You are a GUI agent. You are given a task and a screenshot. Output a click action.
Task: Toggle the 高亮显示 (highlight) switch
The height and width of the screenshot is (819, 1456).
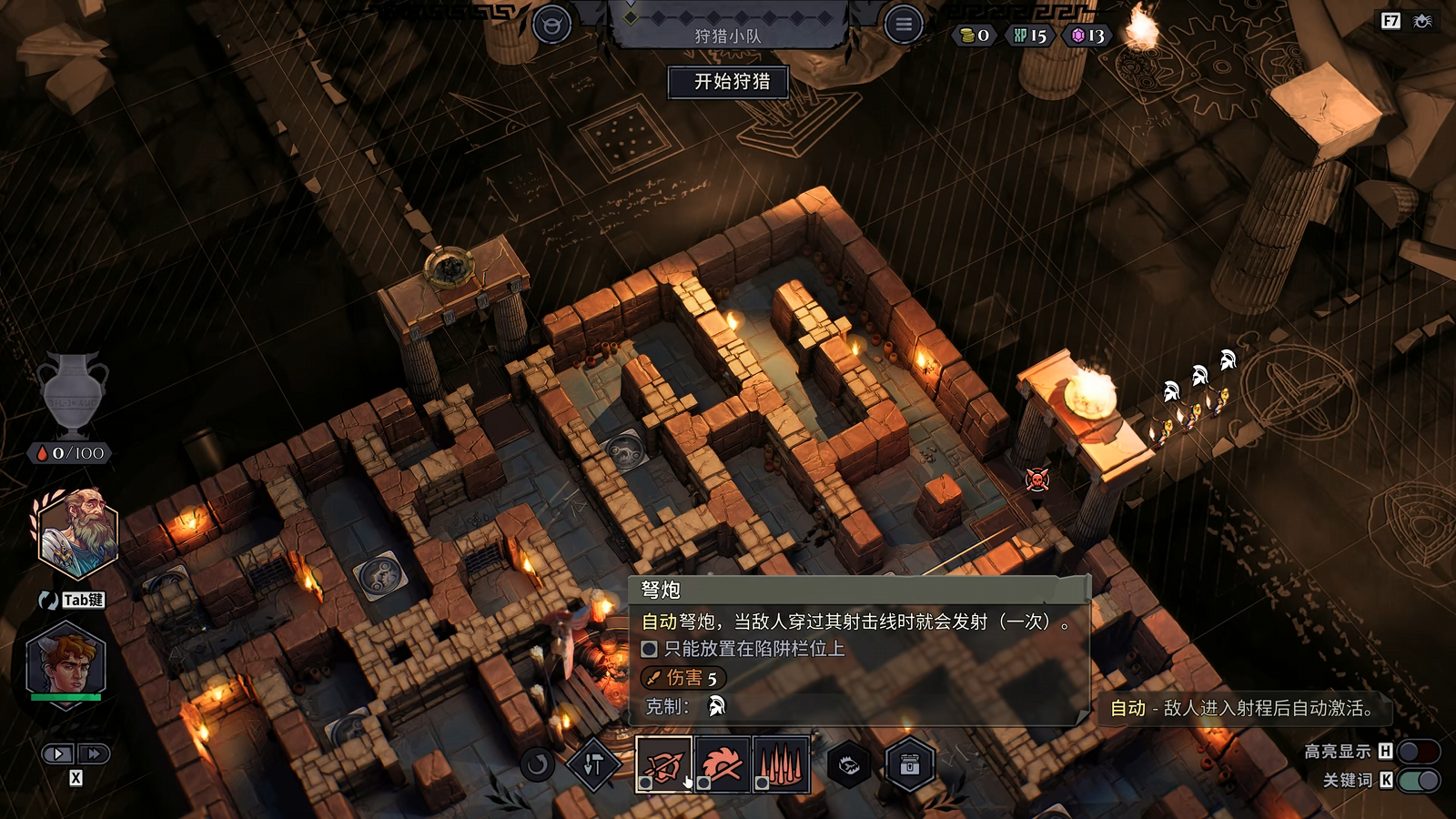pyautogui.click(x=1418, y=752)
